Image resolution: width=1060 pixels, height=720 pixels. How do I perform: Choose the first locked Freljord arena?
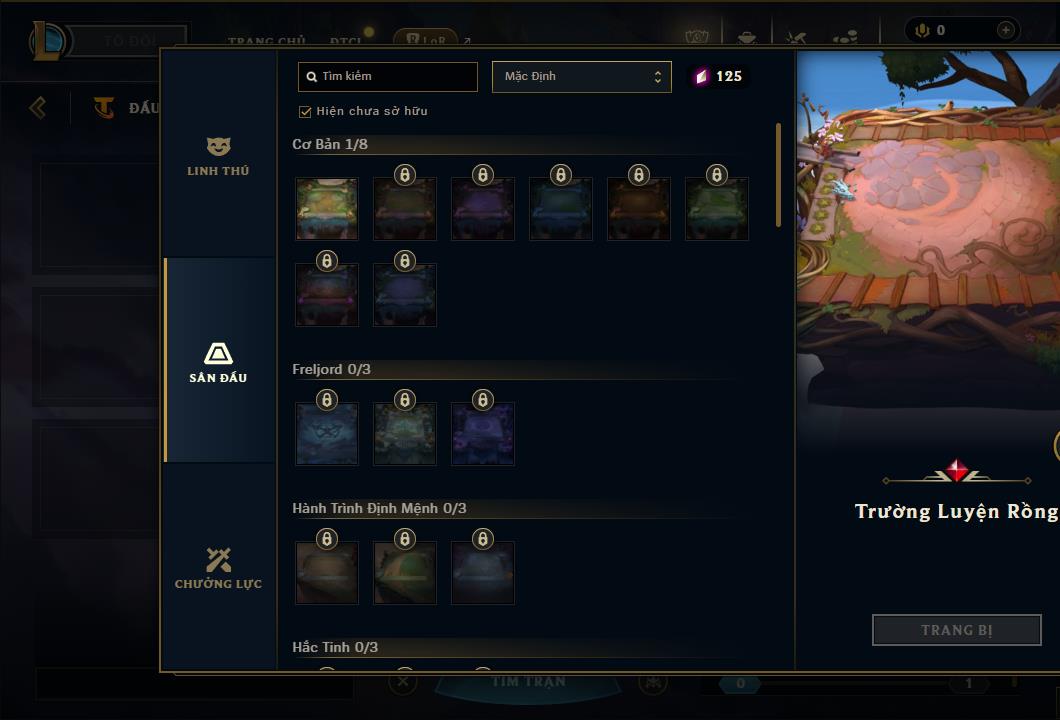(327, 434)
